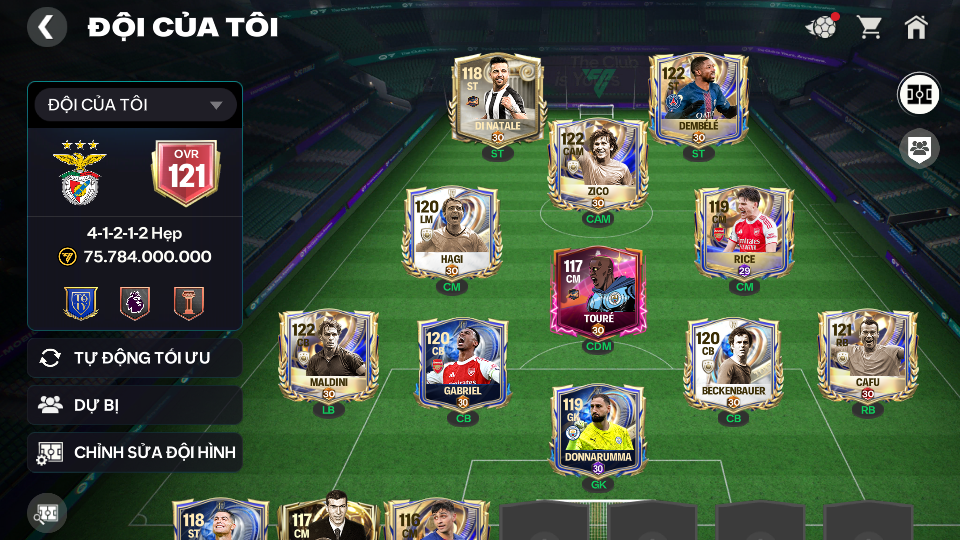Viewport: 960px width, 540px height.
Task: Open the shopping cart store
Action: 869,27
